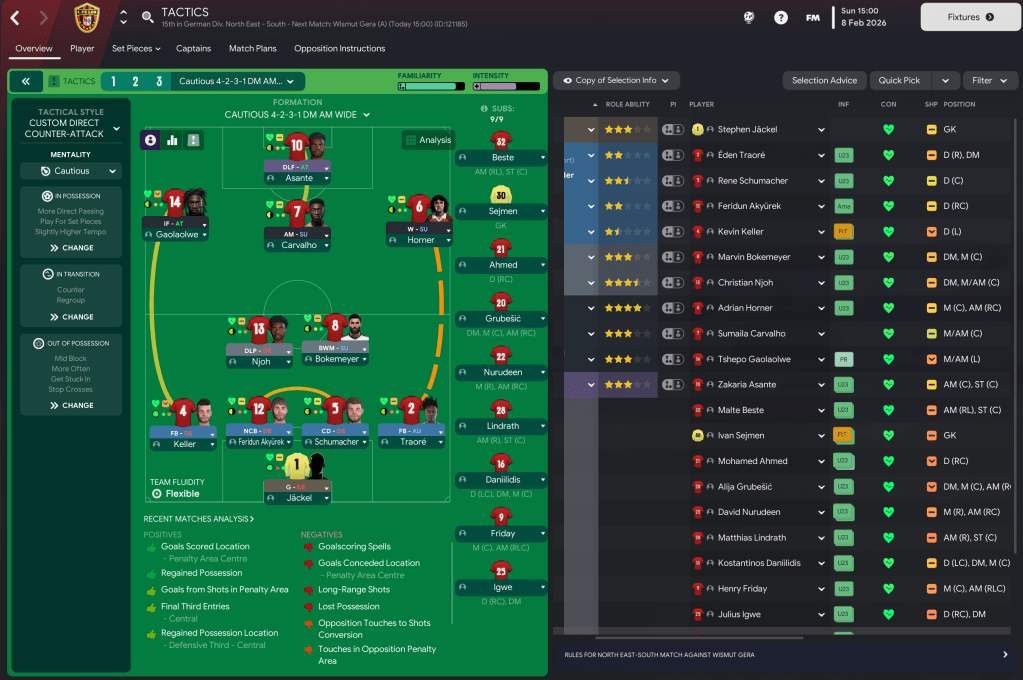1023x680 pixels.
Task: Open the Set Pieces dropdown tab
Action: pyautogui.click(x=136, y=48)
